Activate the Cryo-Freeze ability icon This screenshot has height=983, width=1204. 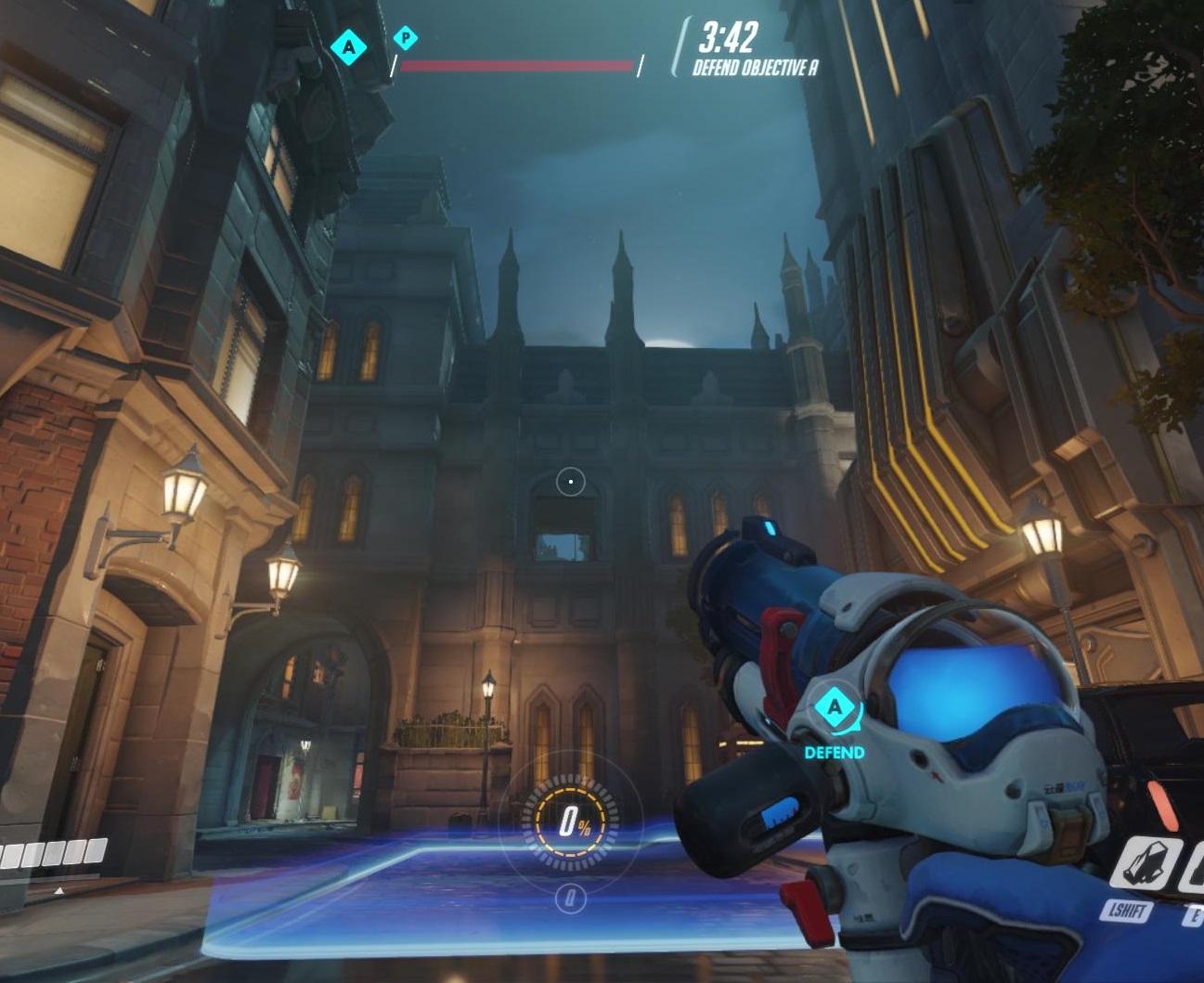1149,863
